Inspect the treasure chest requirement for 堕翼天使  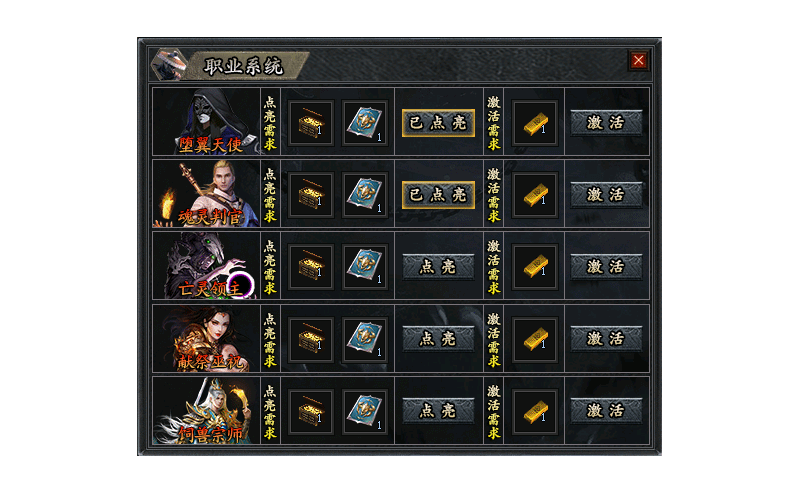[x=311, y=123]
